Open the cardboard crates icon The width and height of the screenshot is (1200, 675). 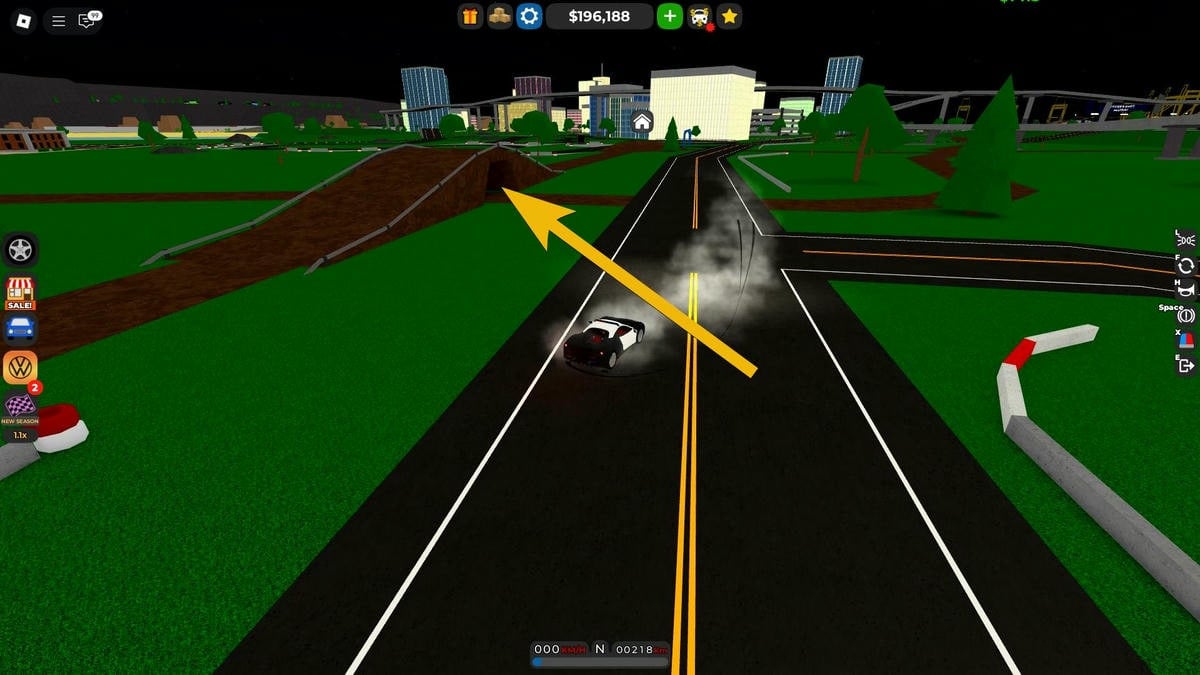(500, 16)
